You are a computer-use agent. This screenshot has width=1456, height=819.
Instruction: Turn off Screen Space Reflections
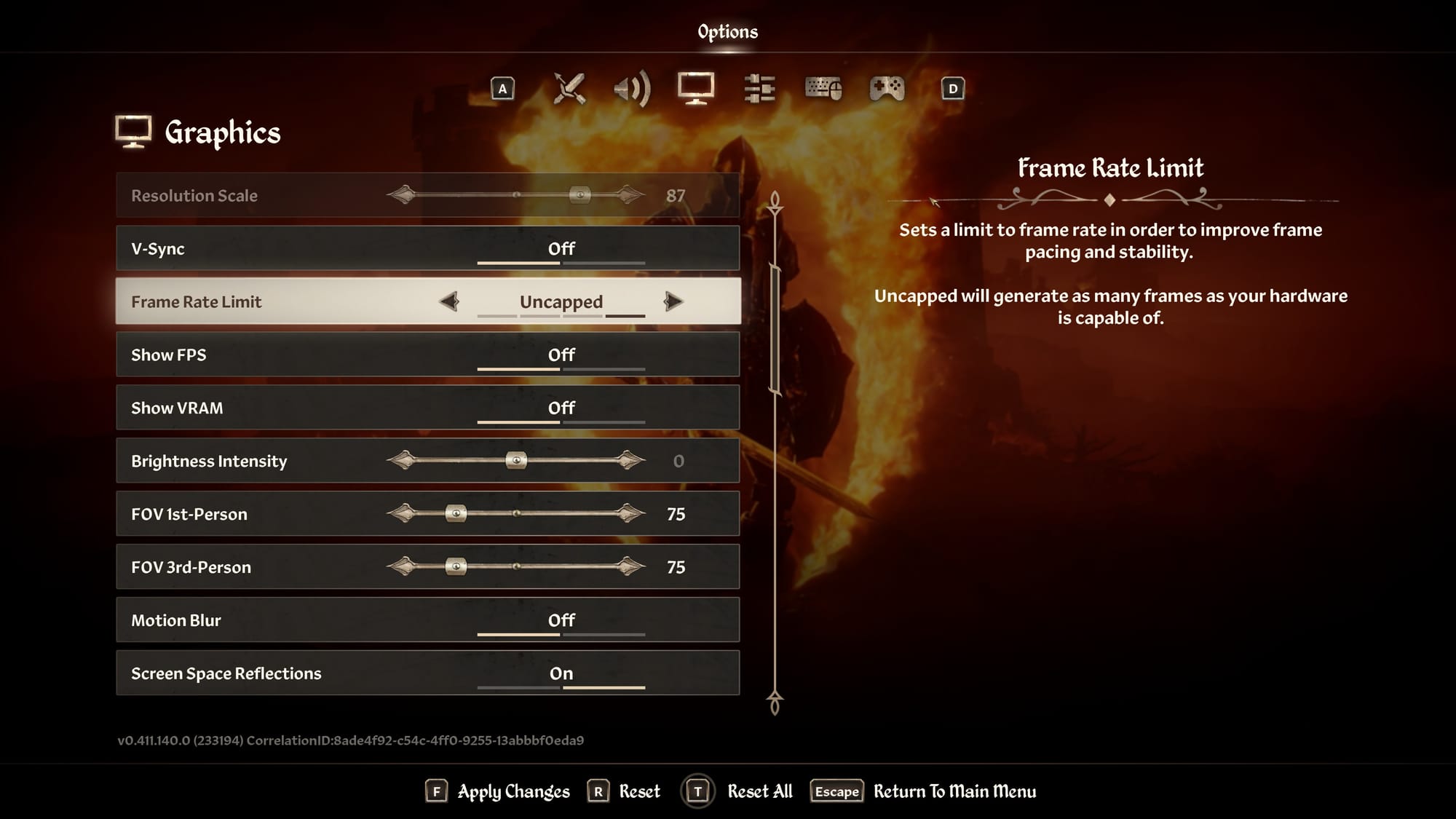561,673
